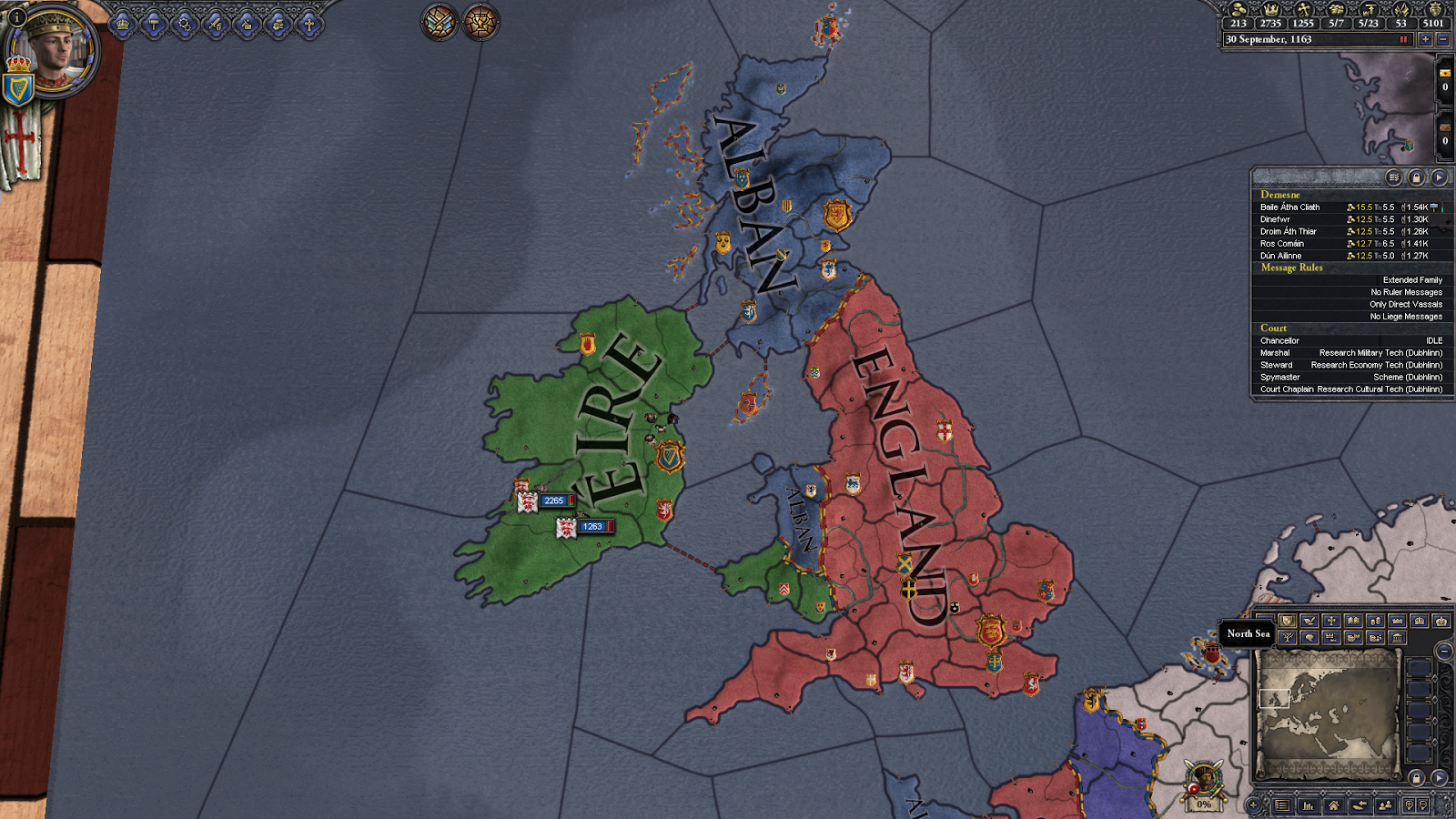Enable the No Ruler Messages rule

coord(1406,292)
